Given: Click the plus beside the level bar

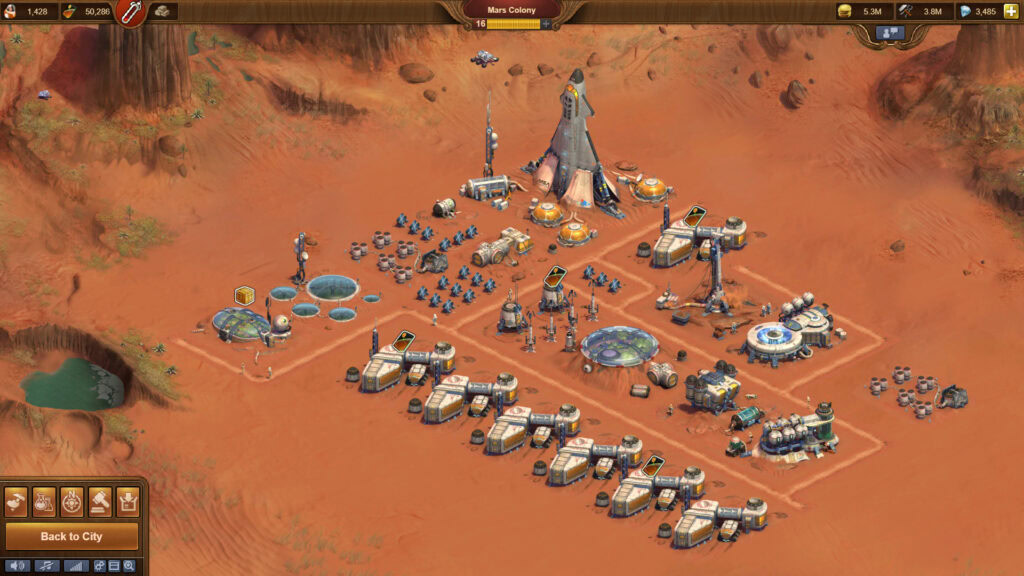Looking at the screenshot, I should point(546,24).
